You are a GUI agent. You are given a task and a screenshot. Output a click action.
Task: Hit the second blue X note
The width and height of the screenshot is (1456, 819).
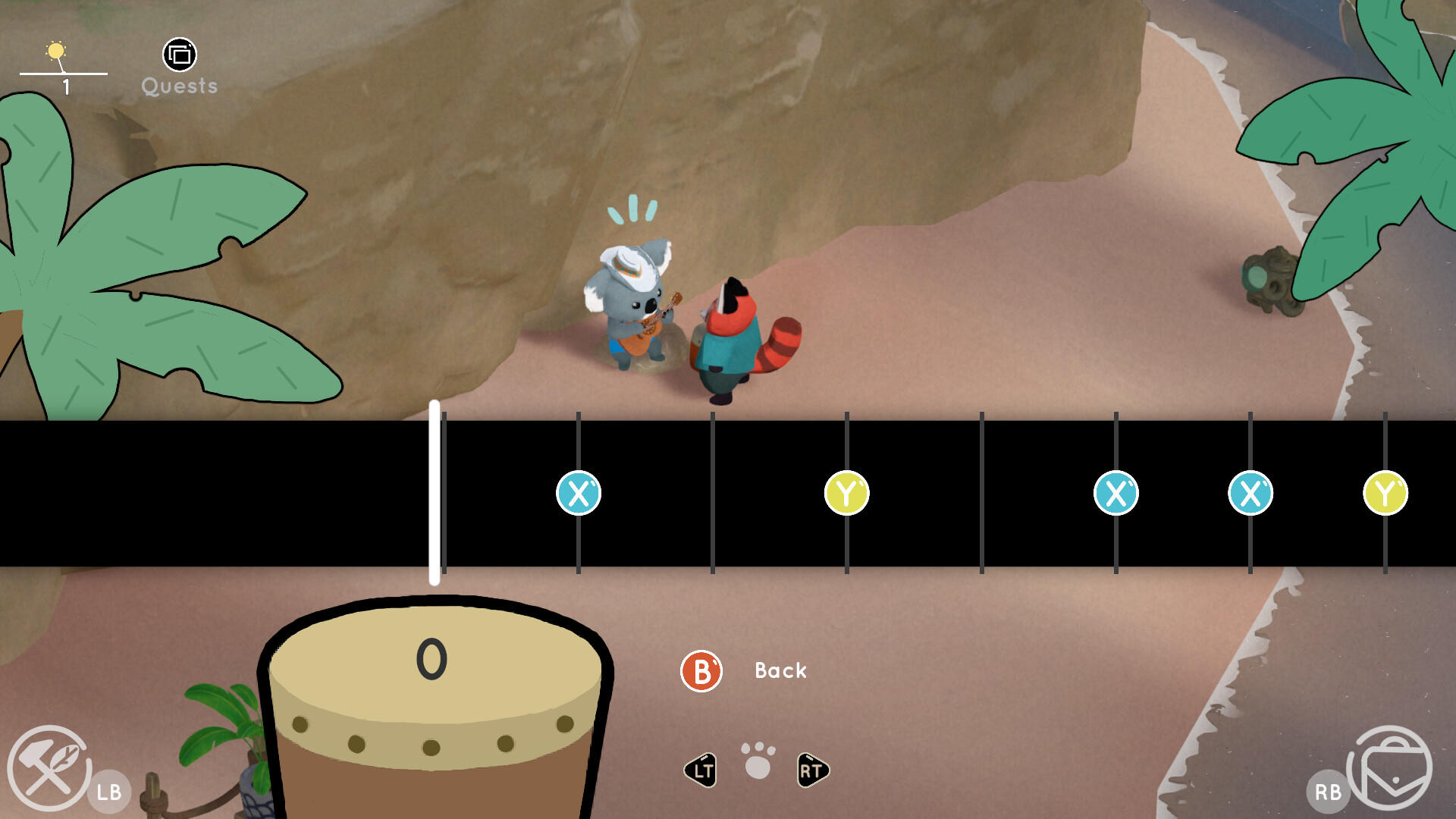click(1116, 493)
